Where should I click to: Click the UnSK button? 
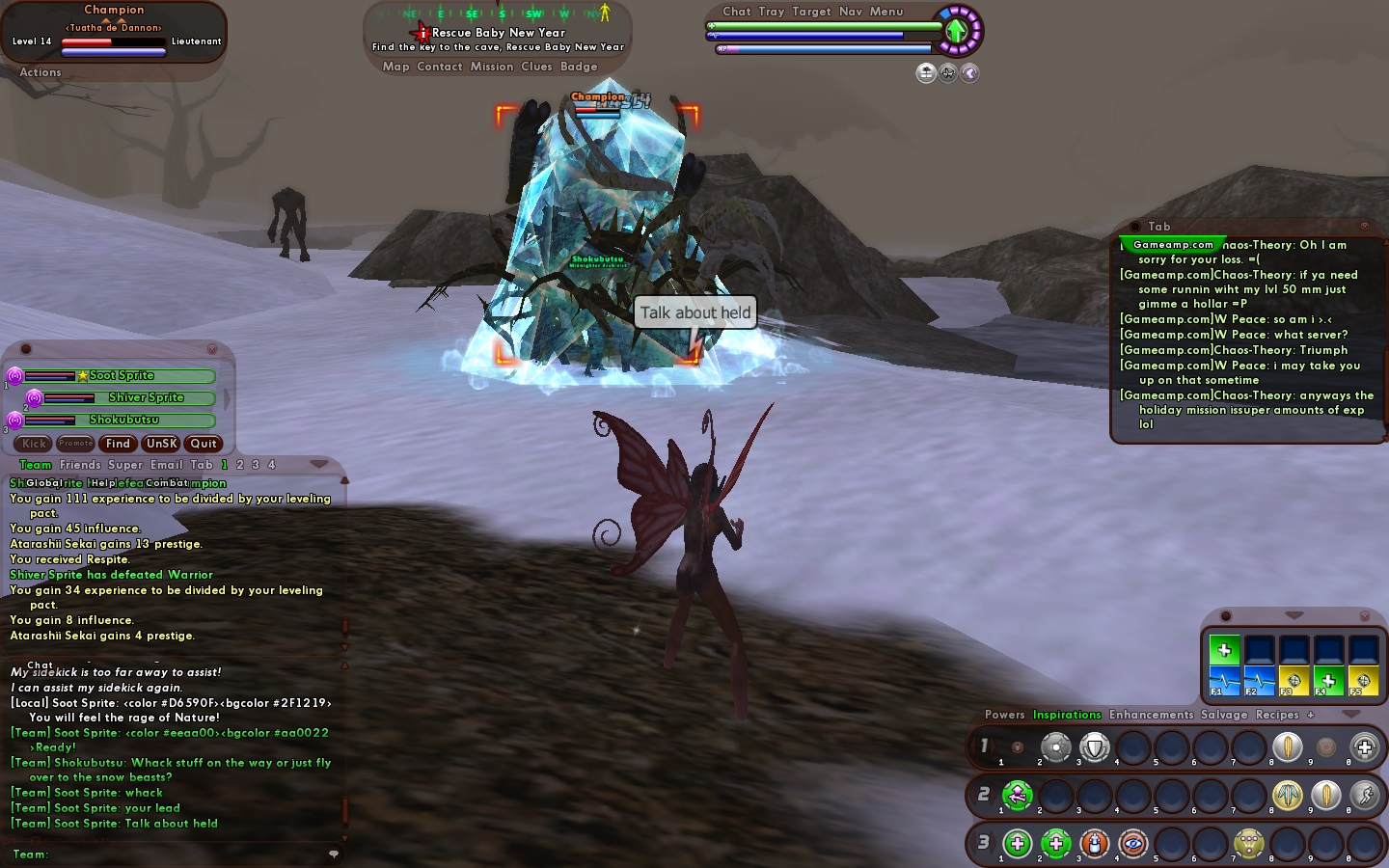point(161,444)
